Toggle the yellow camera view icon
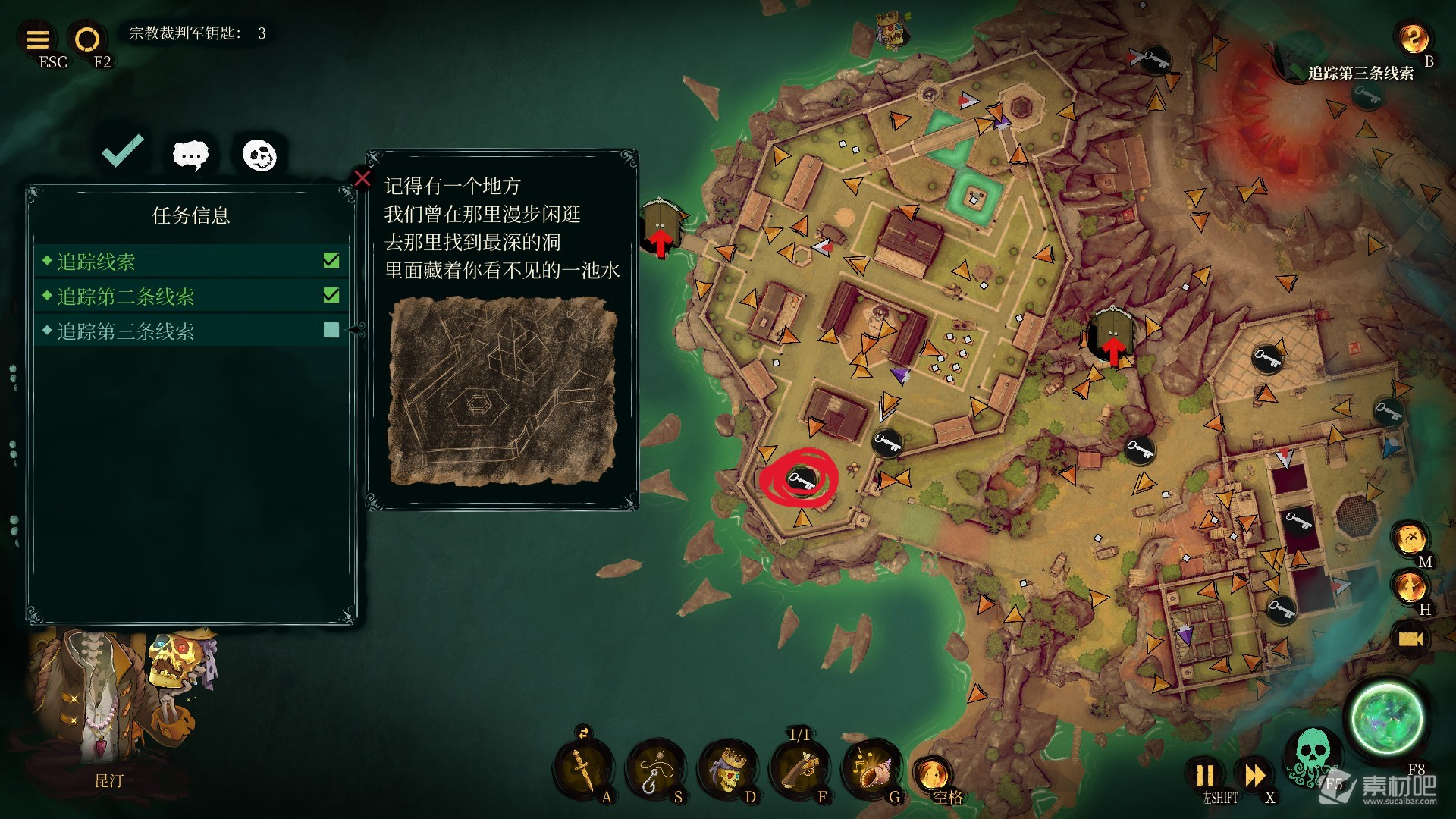1456x819 pixels. [x=1410, y=639]
